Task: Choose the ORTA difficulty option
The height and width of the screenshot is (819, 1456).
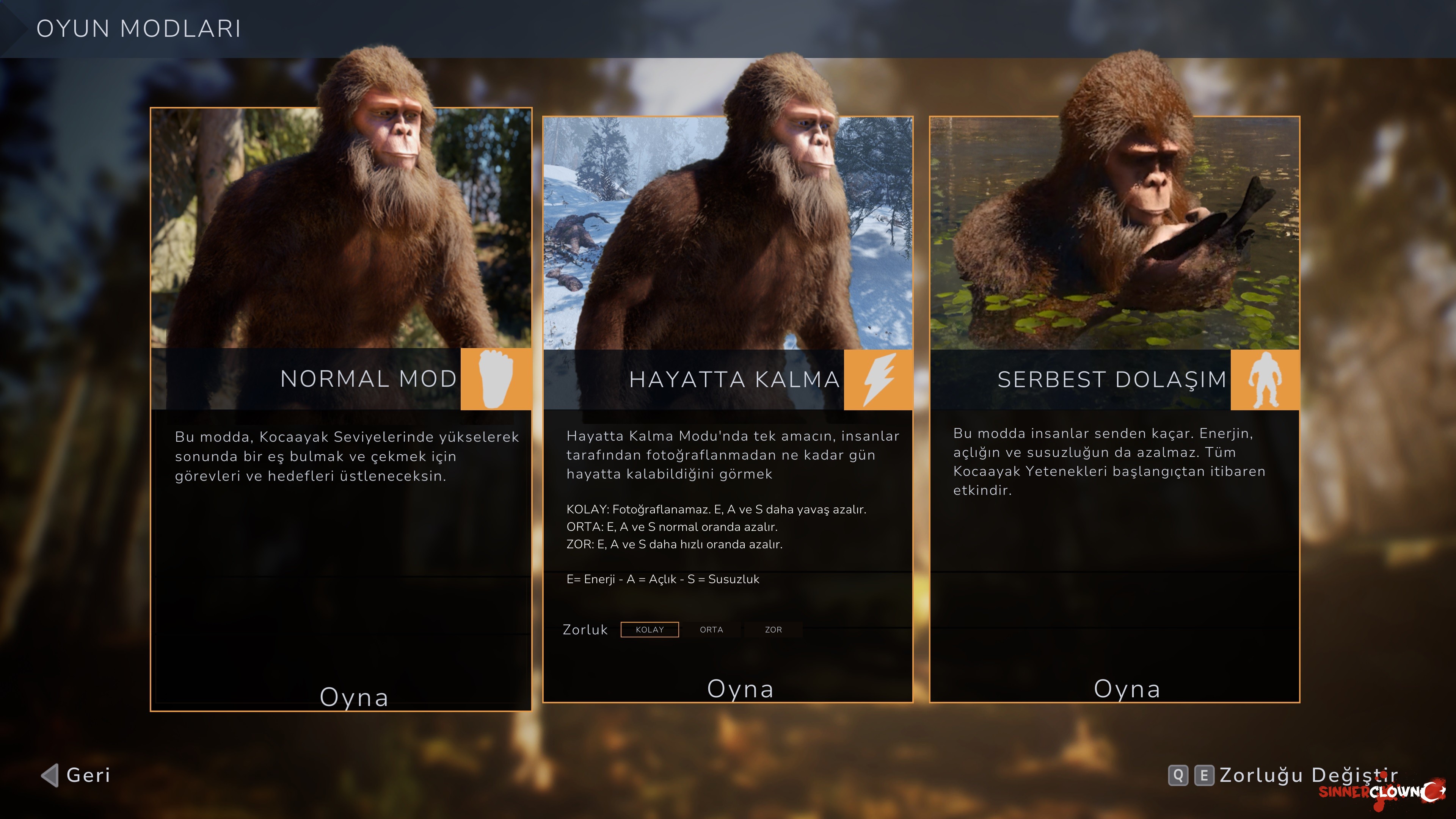Action: click(x=711, y=630)
